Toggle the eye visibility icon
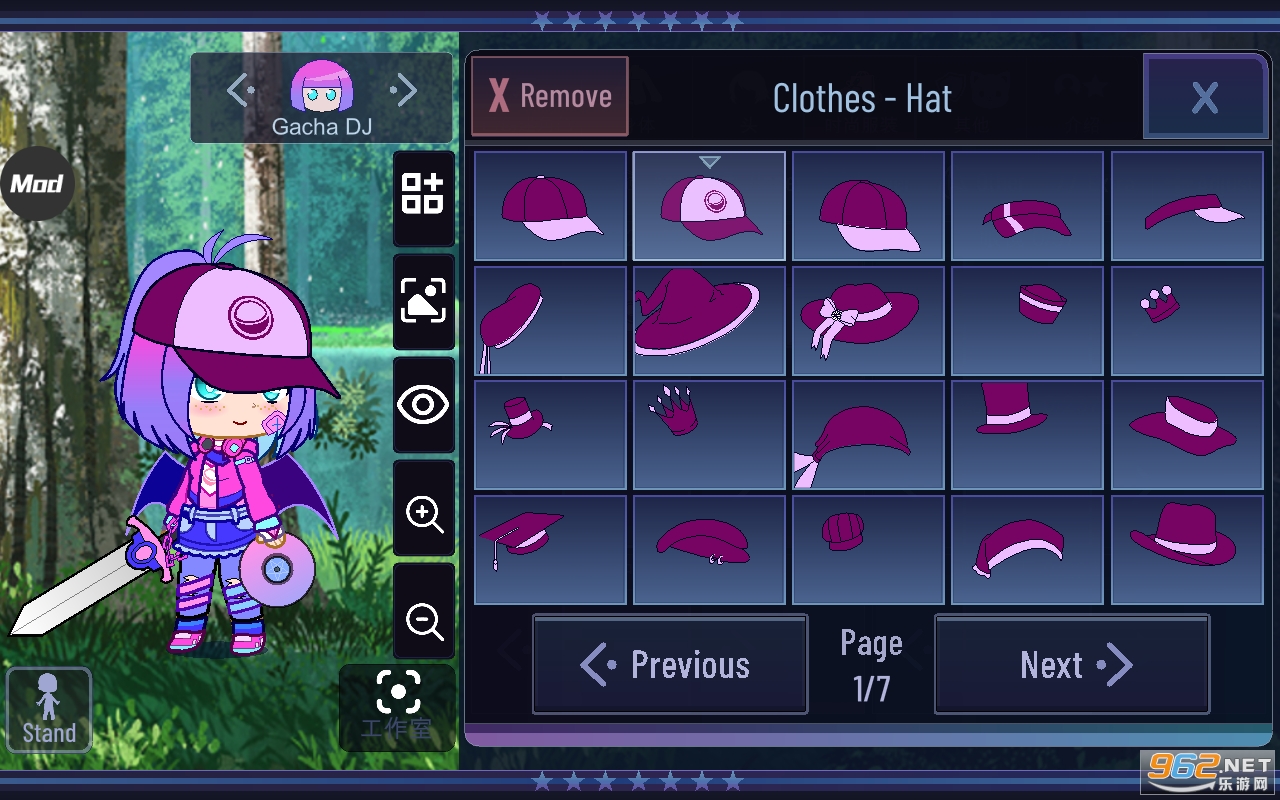Viewport: 1280px width, 800px height. 424,405
